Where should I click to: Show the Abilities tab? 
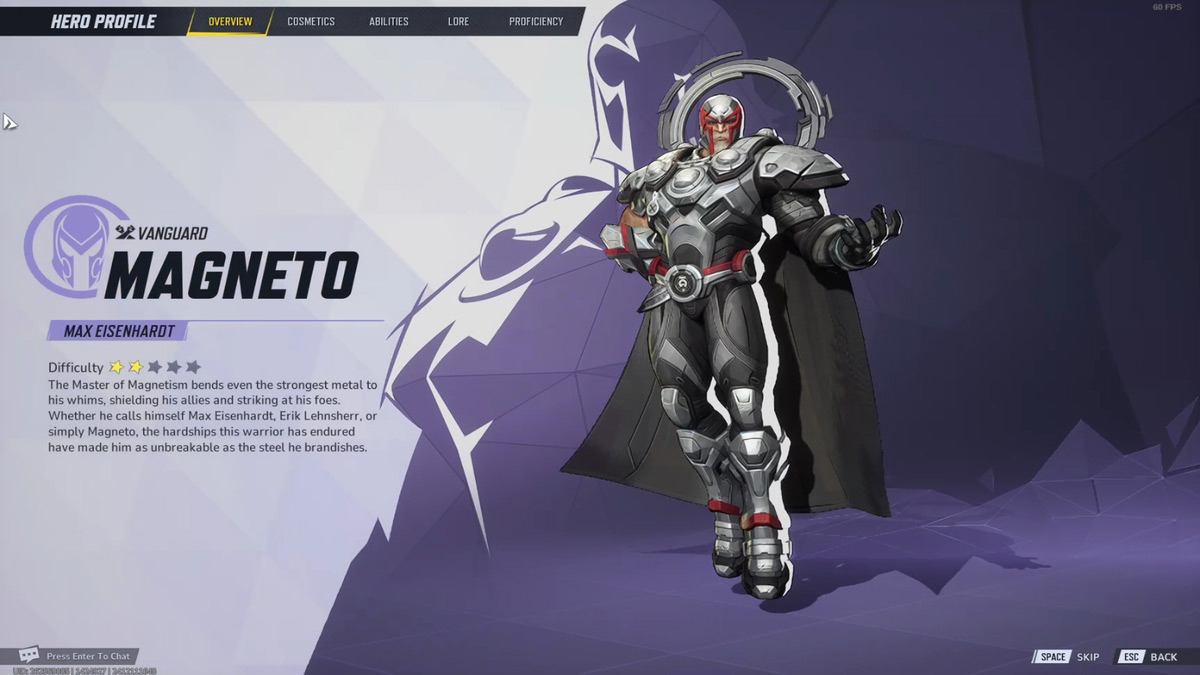coord(388,21)
